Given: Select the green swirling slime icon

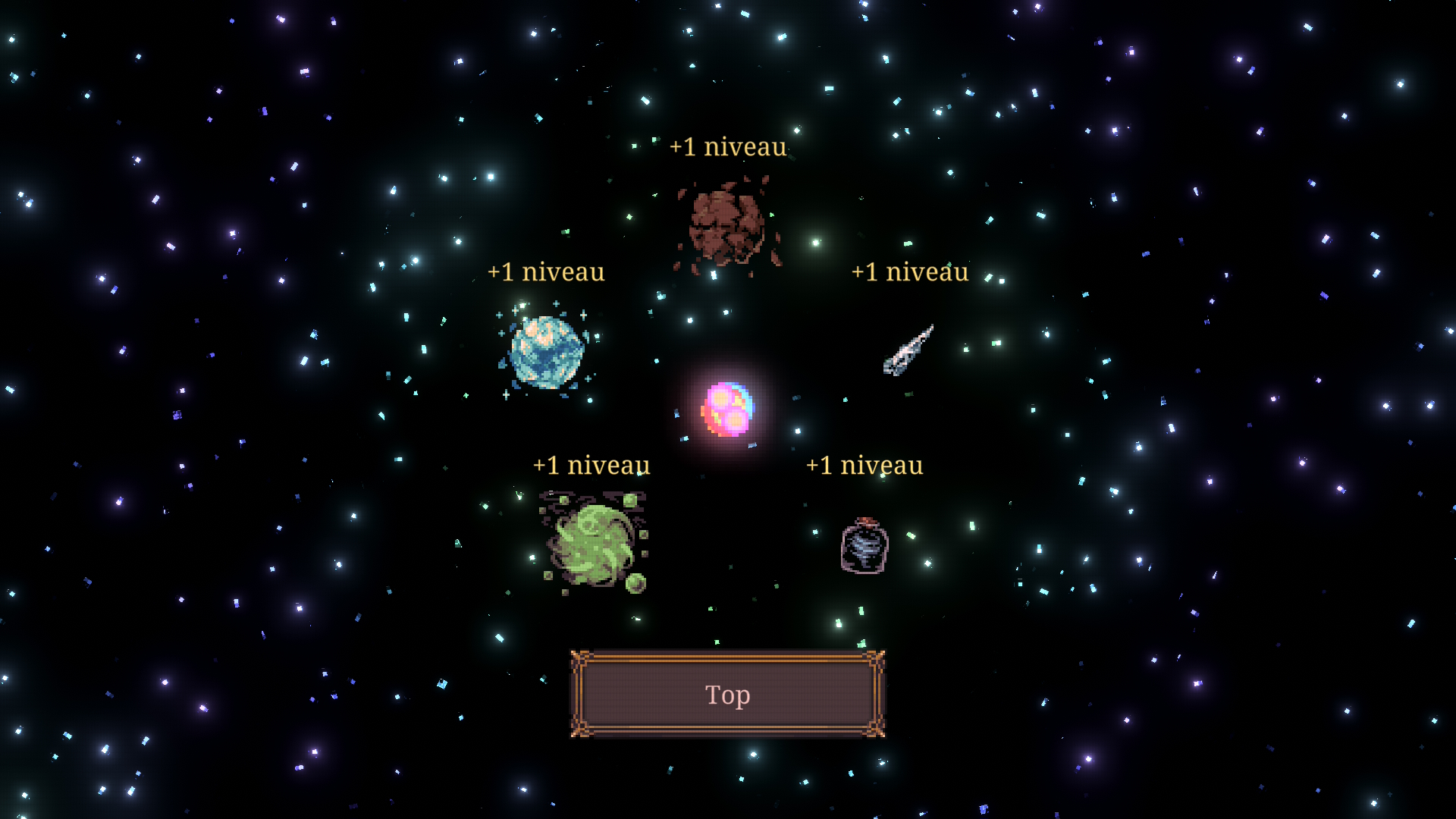Looking at the screenshot, I should 594,543.
